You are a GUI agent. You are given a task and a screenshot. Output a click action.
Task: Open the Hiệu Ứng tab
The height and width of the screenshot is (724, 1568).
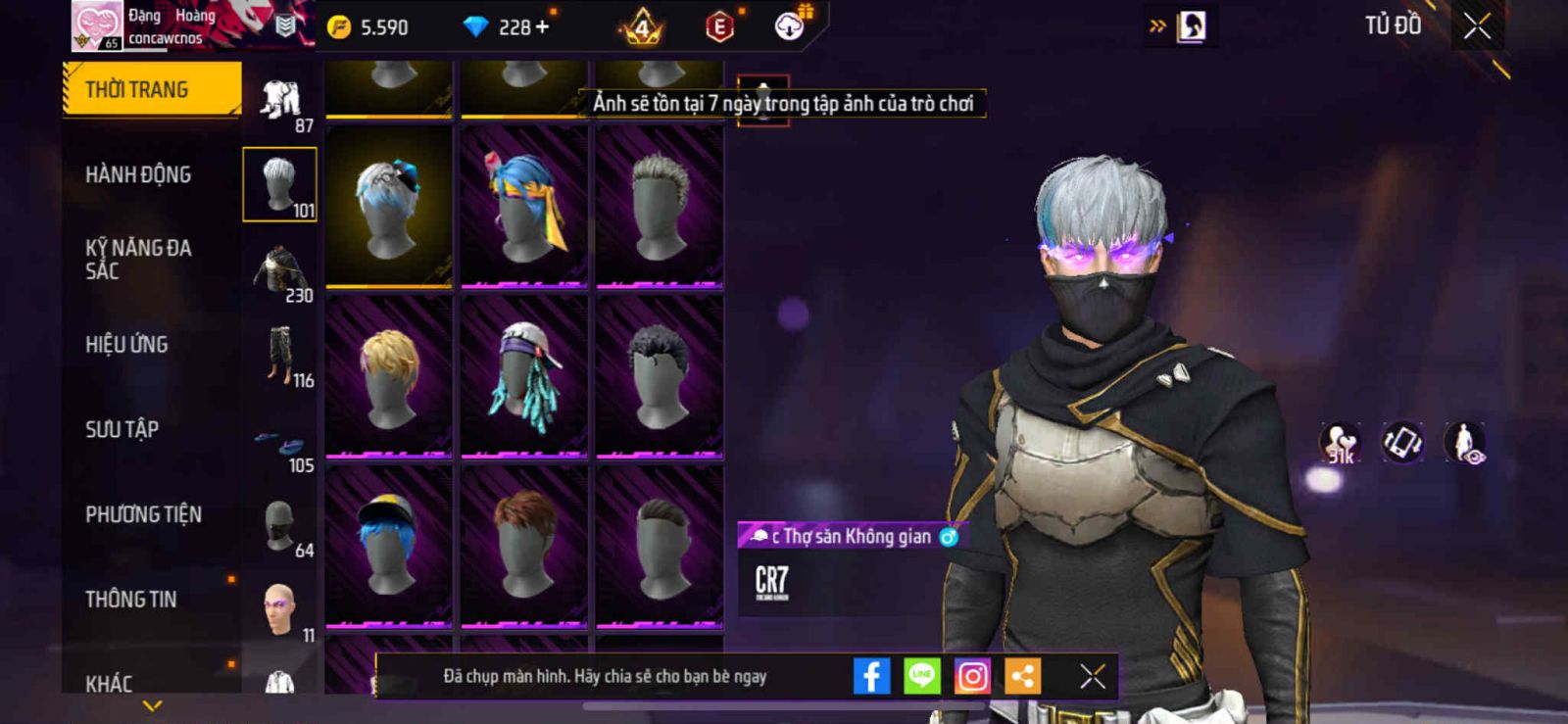click(126, 345)
